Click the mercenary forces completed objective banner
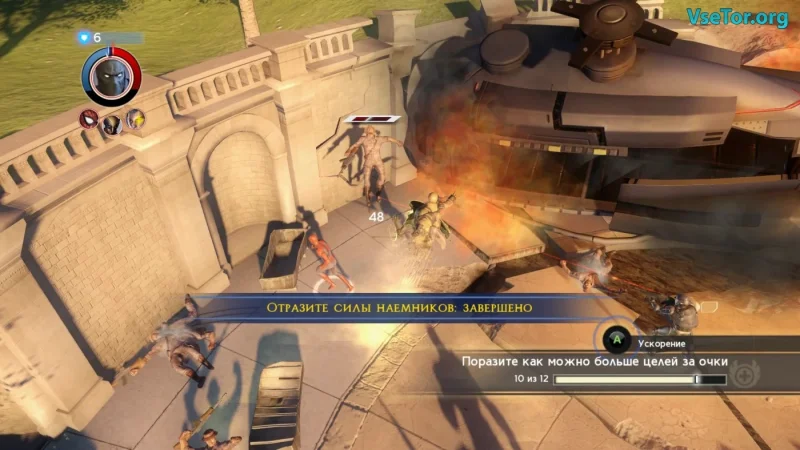The width and height of the screenshot is (800, 450). pyautogui.click(x=398, y=308)
